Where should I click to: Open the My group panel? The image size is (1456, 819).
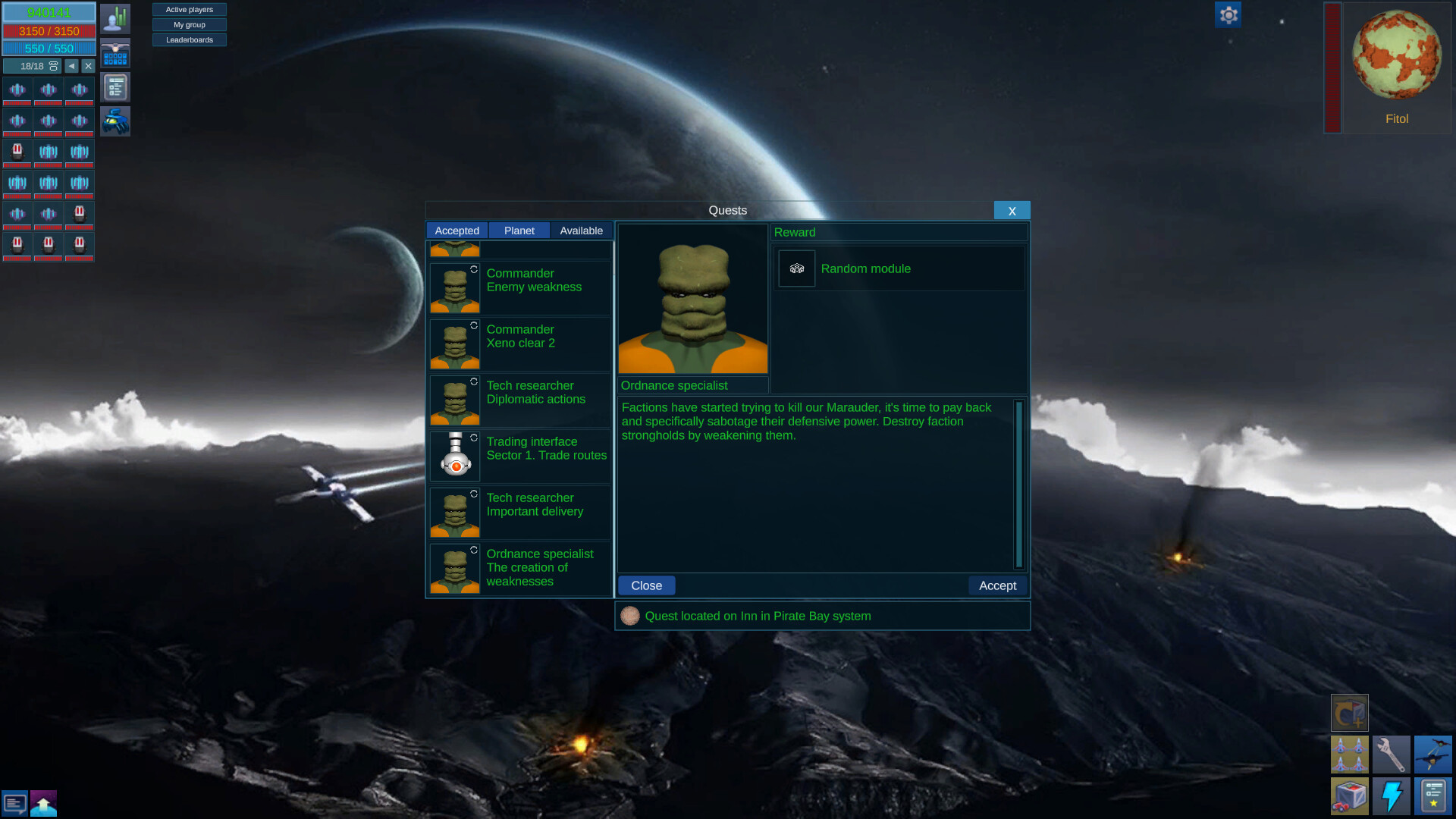click(x=190, y=25)
